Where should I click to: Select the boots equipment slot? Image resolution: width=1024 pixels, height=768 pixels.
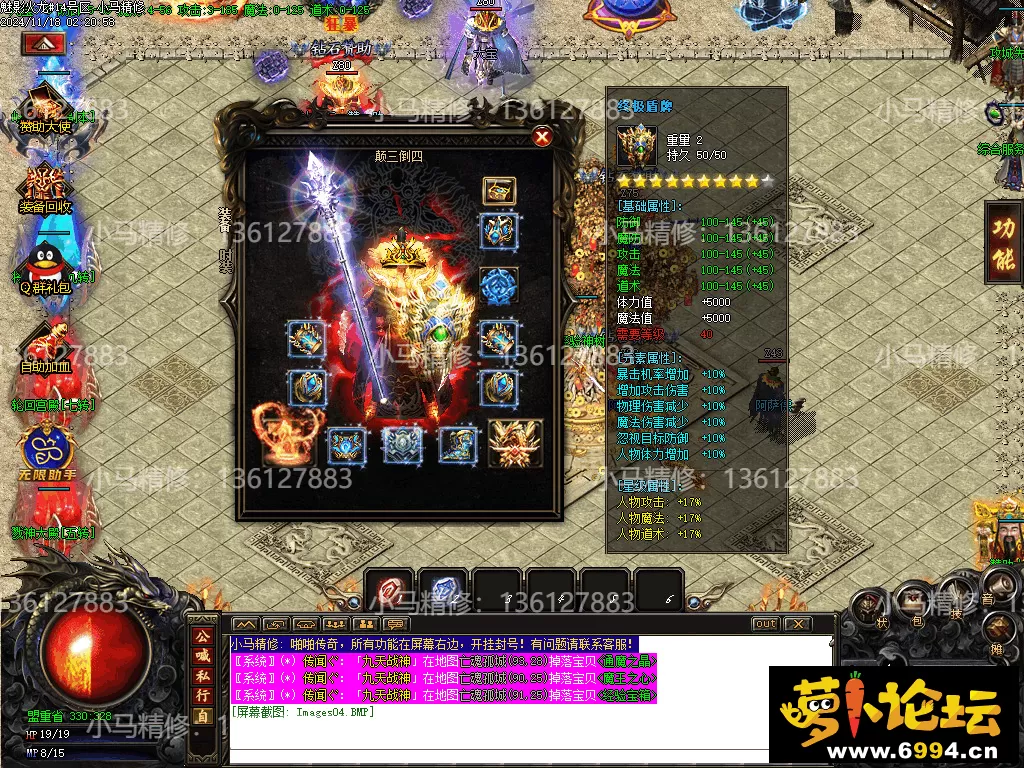tap(456, 445)
